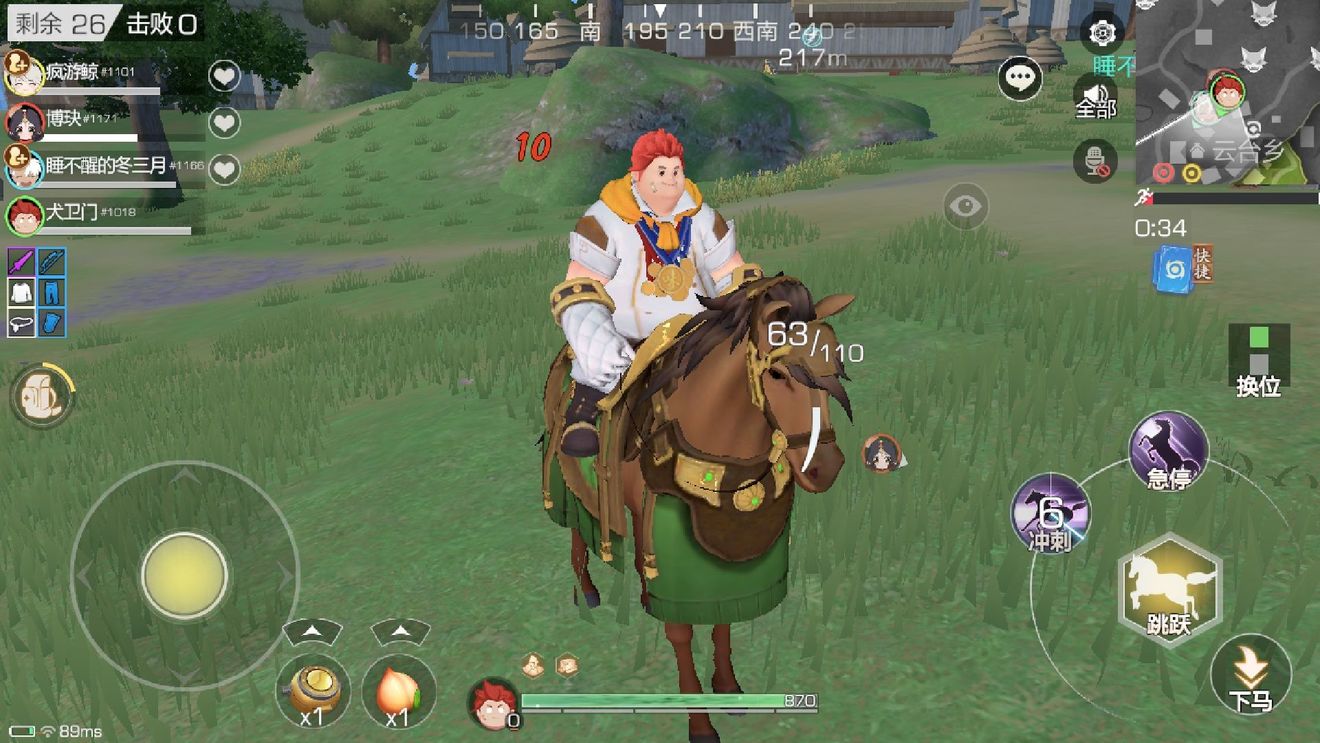Image resolution: width=1320 pixels, height=743 pixels.
Task: Tap the 急停 sudden stop skill
Action: [x=1168, y=451]
